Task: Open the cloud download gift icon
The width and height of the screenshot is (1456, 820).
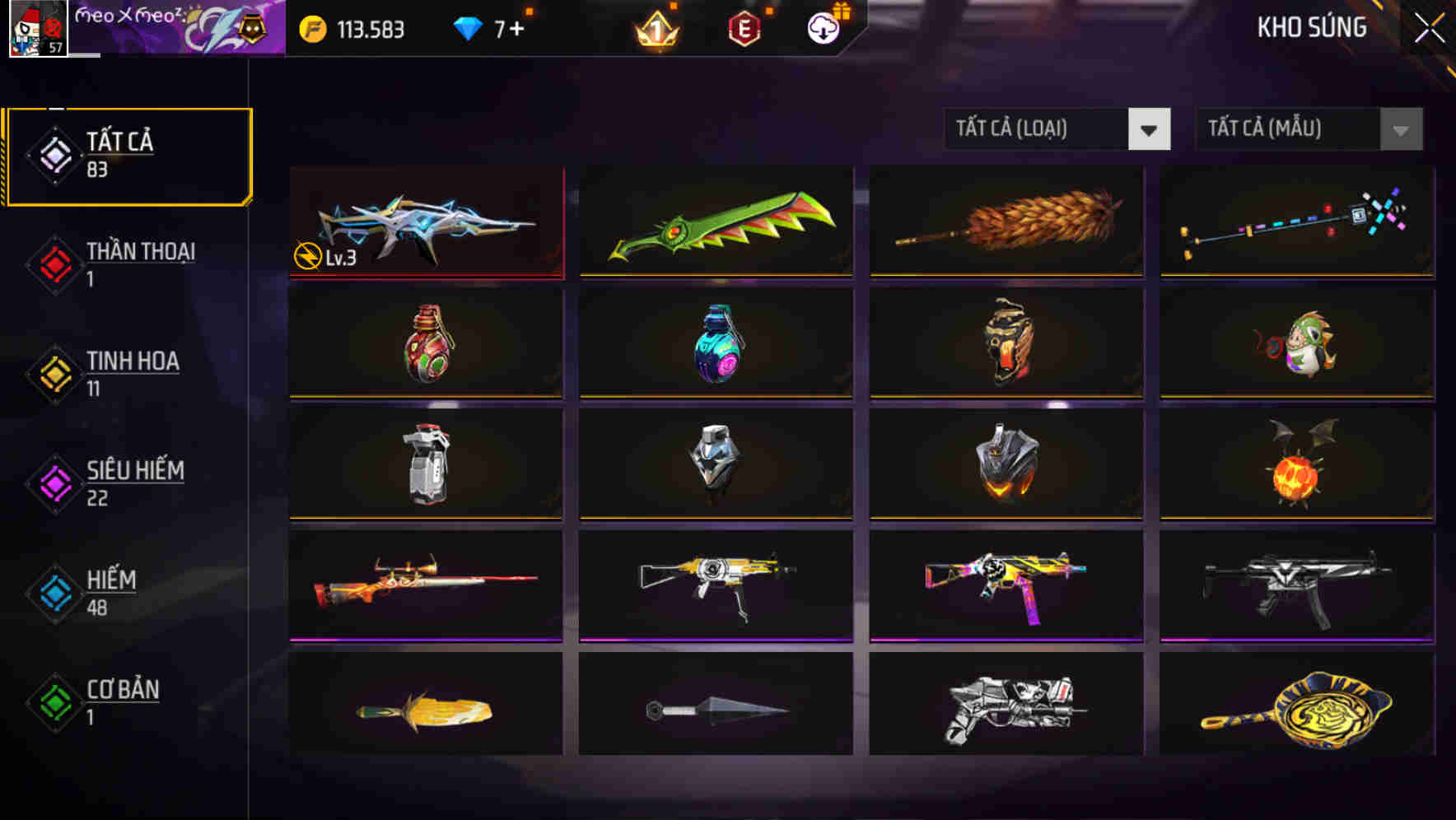Action: [x=823, y=28]
